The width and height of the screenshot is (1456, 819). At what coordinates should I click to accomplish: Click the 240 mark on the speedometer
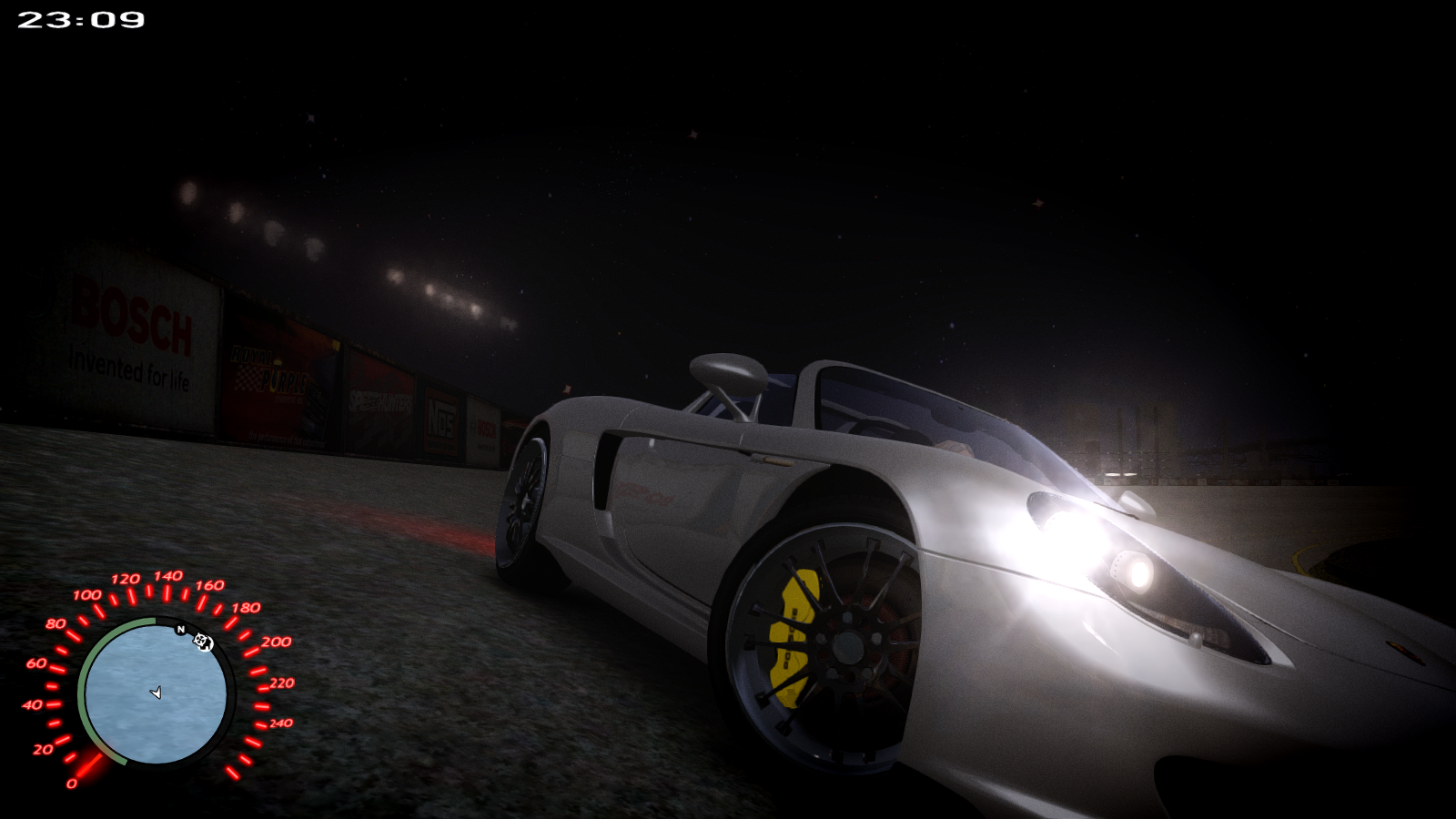280,725
